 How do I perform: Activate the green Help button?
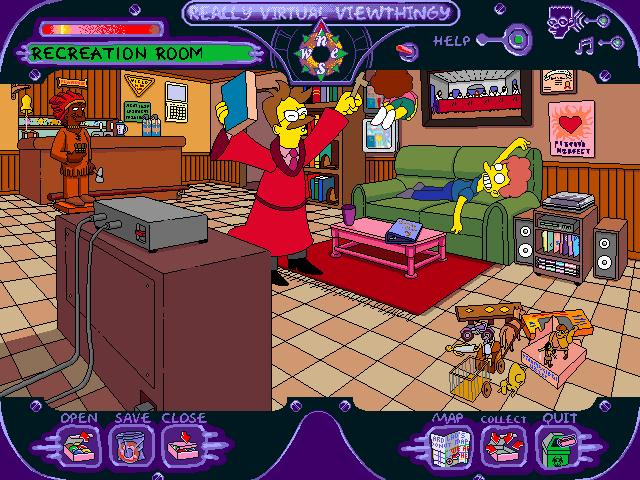[x=518, y=41]
